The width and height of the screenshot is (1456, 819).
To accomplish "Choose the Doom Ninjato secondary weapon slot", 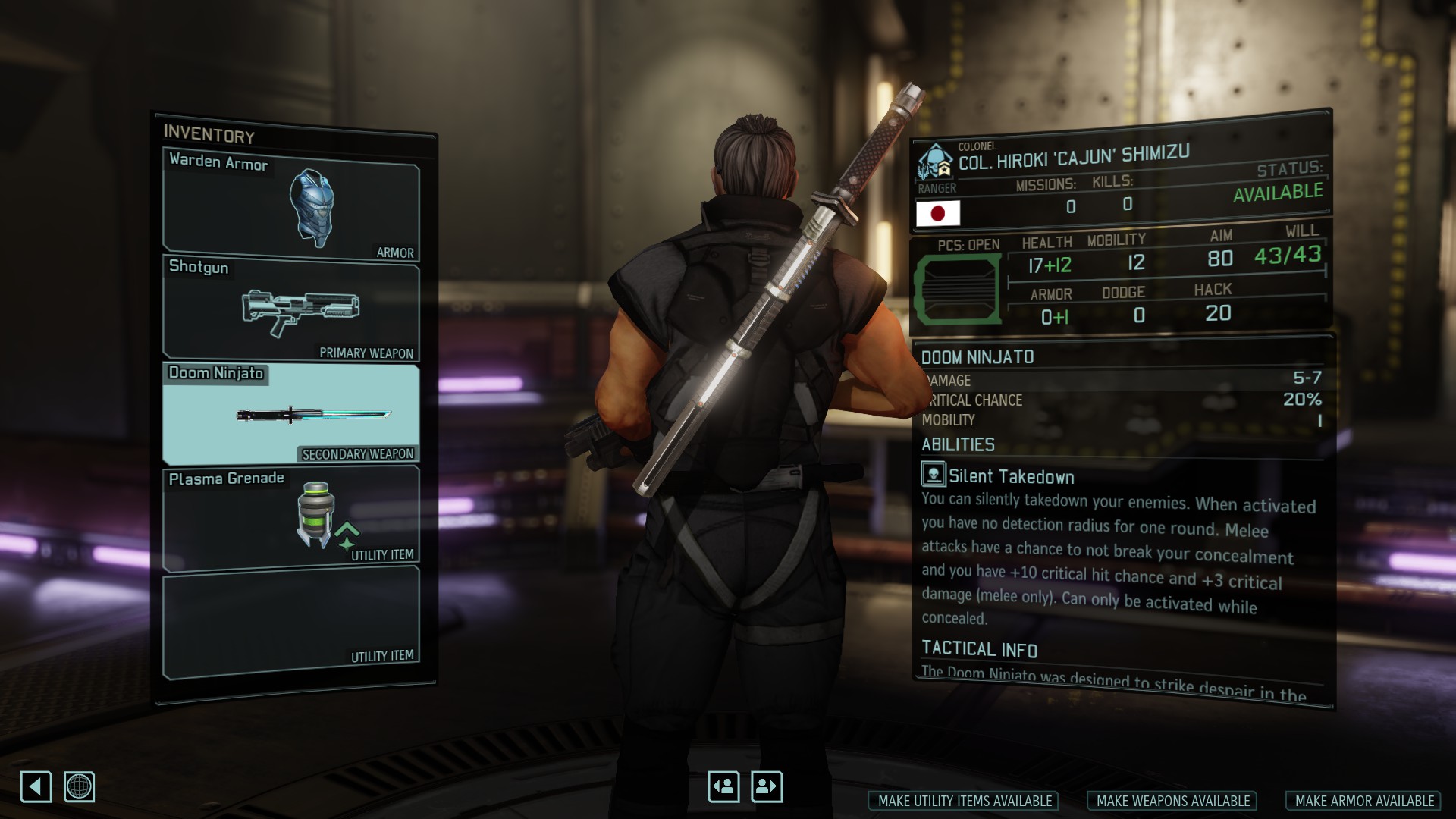I will [291, 414].
